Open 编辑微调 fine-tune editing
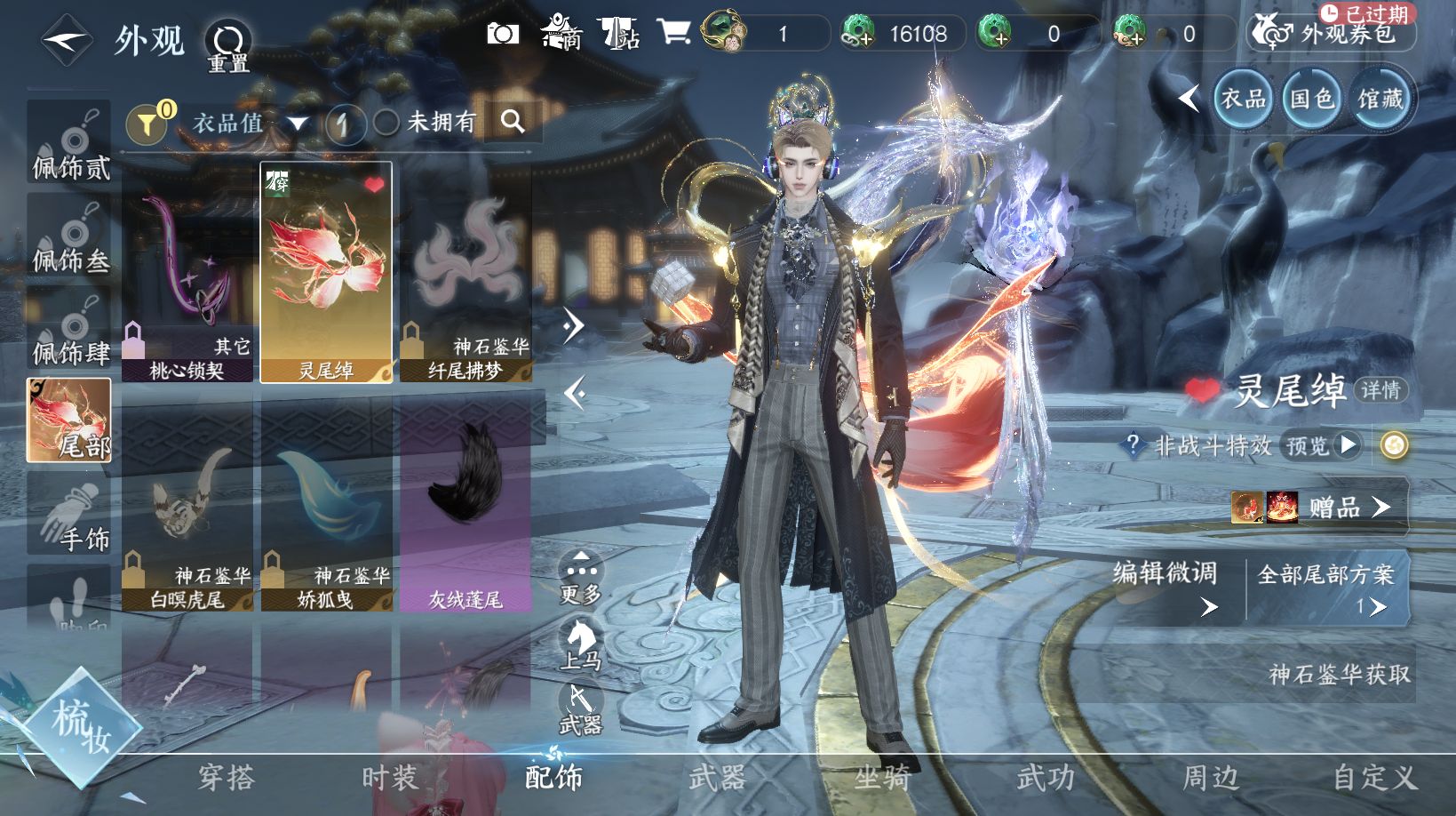 click(1165, 587)
